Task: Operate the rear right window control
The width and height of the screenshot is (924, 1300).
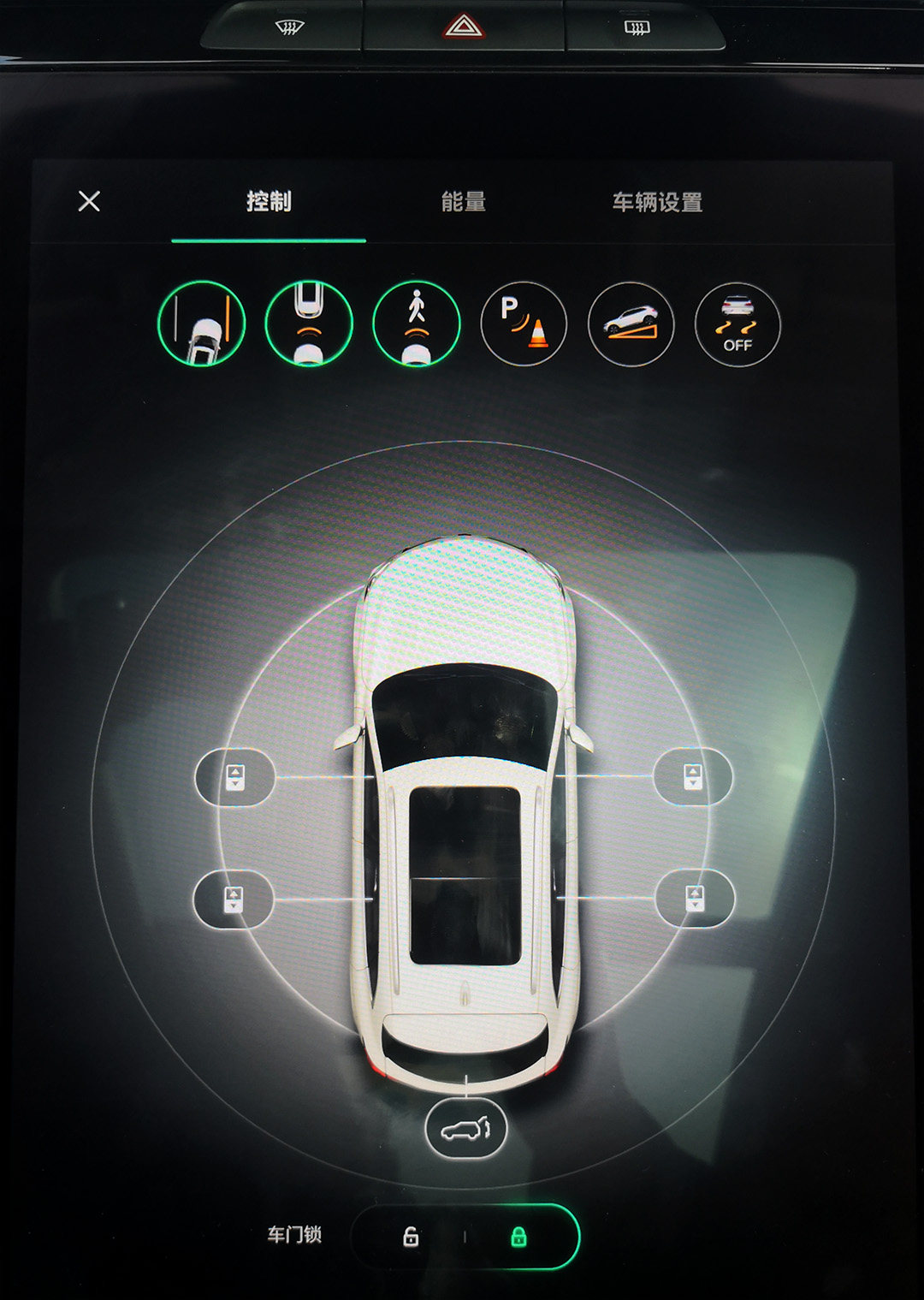Action: [x=695, y=899]
